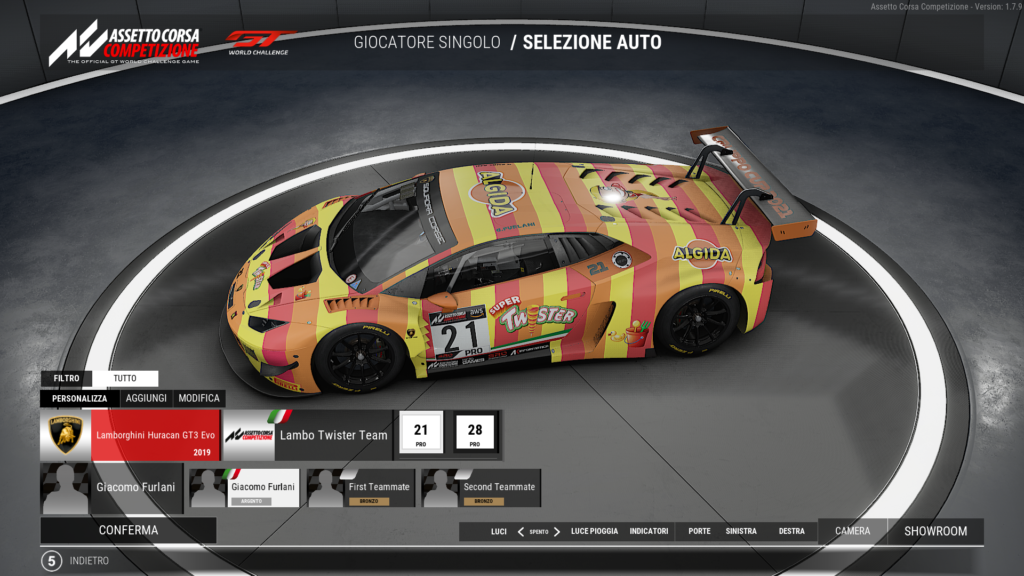Pick car number 28 PRO
The image size is (1024, 576).
[x=475, y=433]
